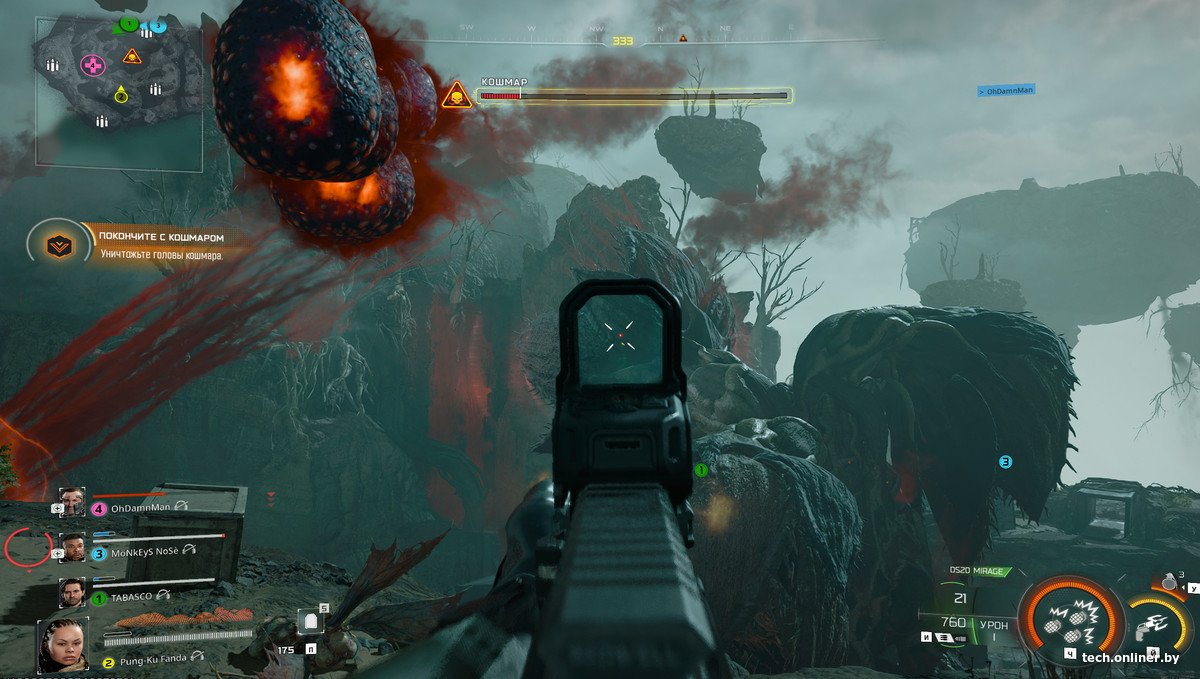Select the frag grenade icon with count 3

(x=1168, y=584)
